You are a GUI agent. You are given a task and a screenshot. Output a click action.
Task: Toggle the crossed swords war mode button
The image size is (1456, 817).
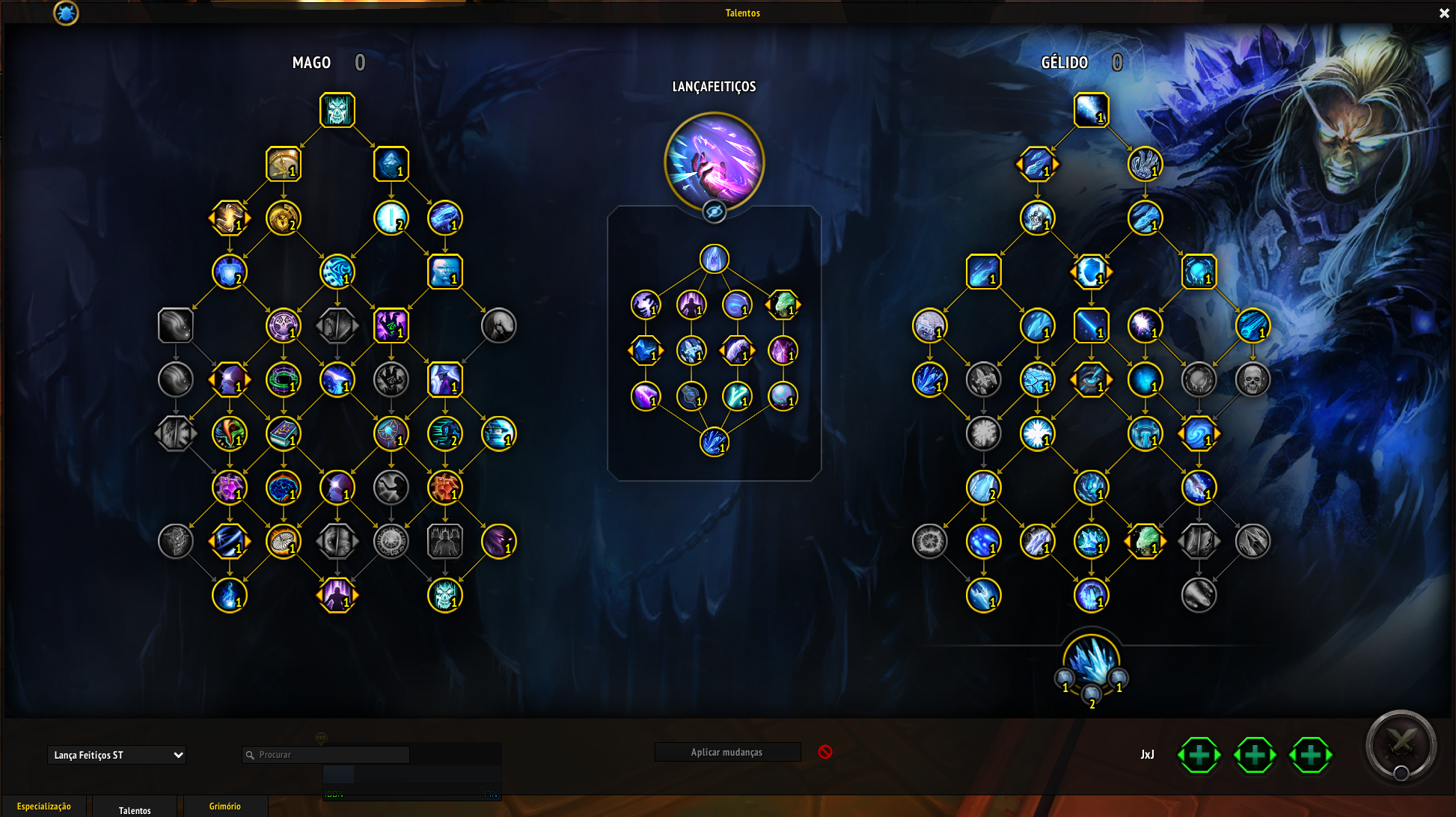pos(1400,745)
